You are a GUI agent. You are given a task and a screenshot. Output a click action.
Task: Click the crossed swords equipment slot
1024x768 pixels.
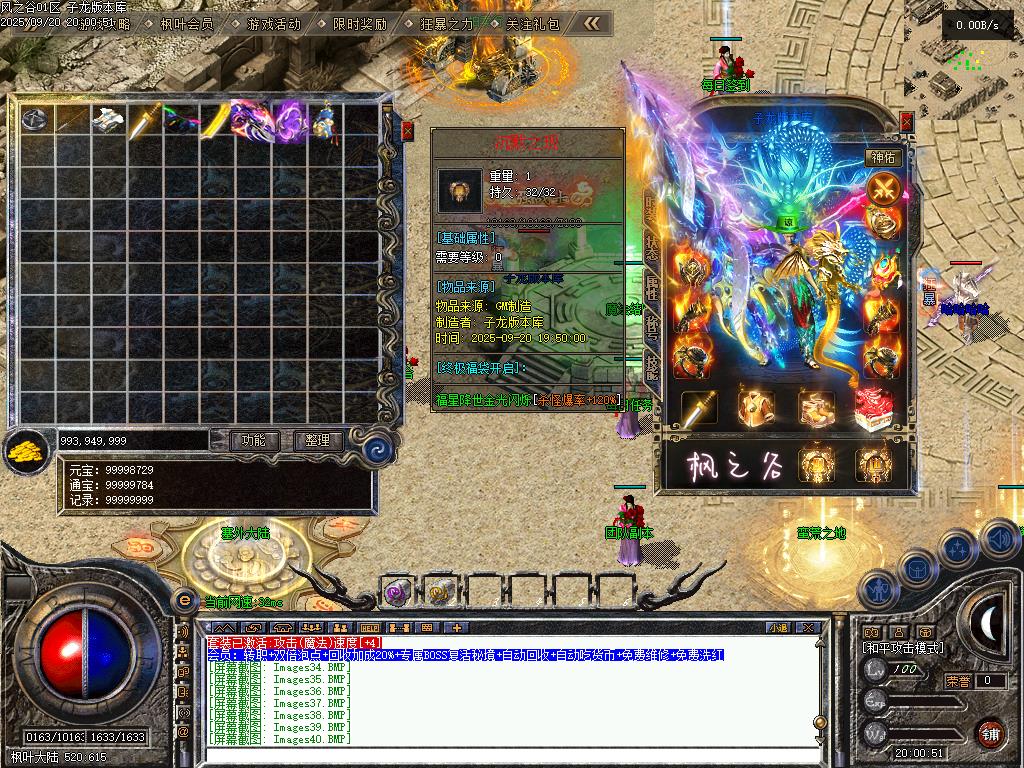pyautogui.click(x=884, y=188)
